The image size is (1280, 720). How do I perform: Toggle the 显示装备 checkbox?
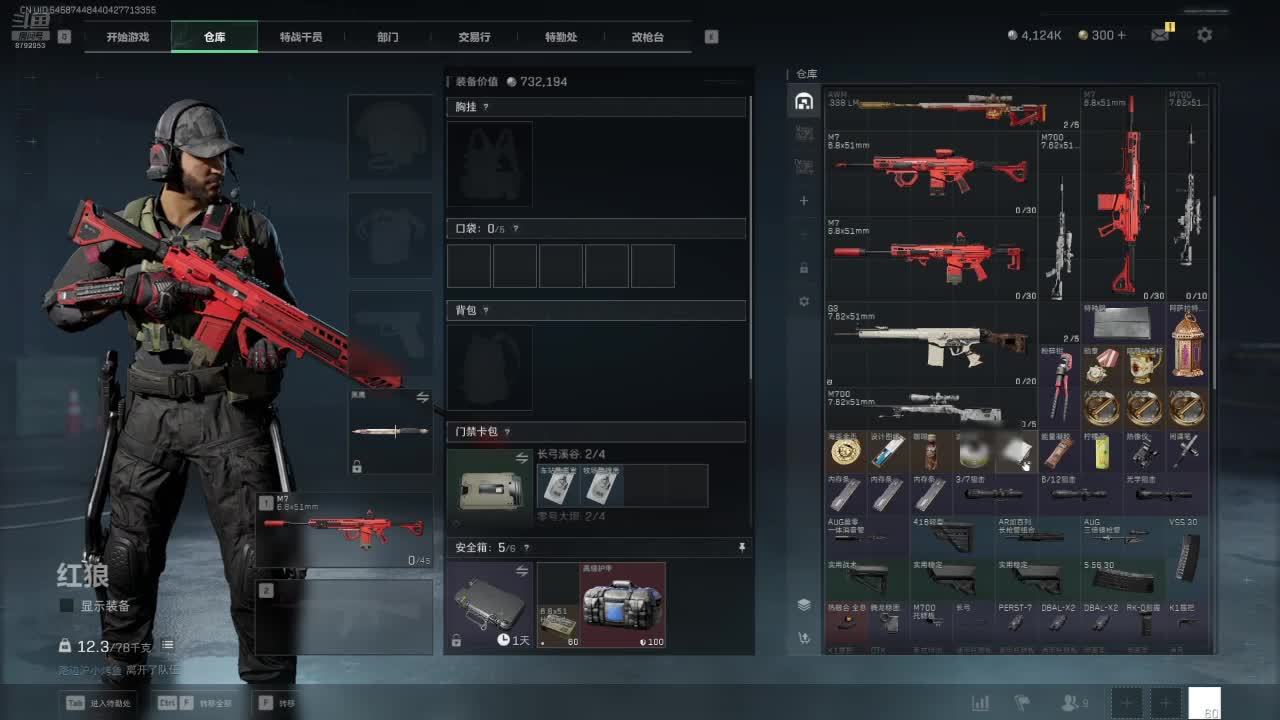click(x=67, y=606)
